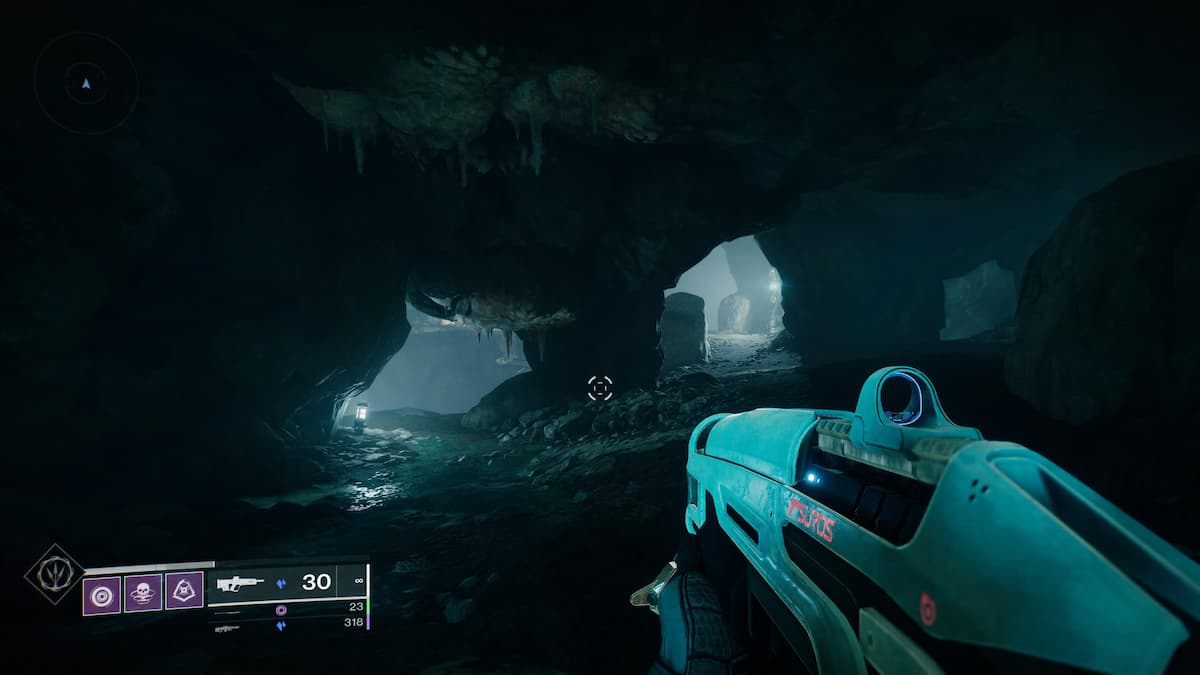1200x675 pixels.
Task: Click the circular radar in the corner
Action: click(86, 83)
